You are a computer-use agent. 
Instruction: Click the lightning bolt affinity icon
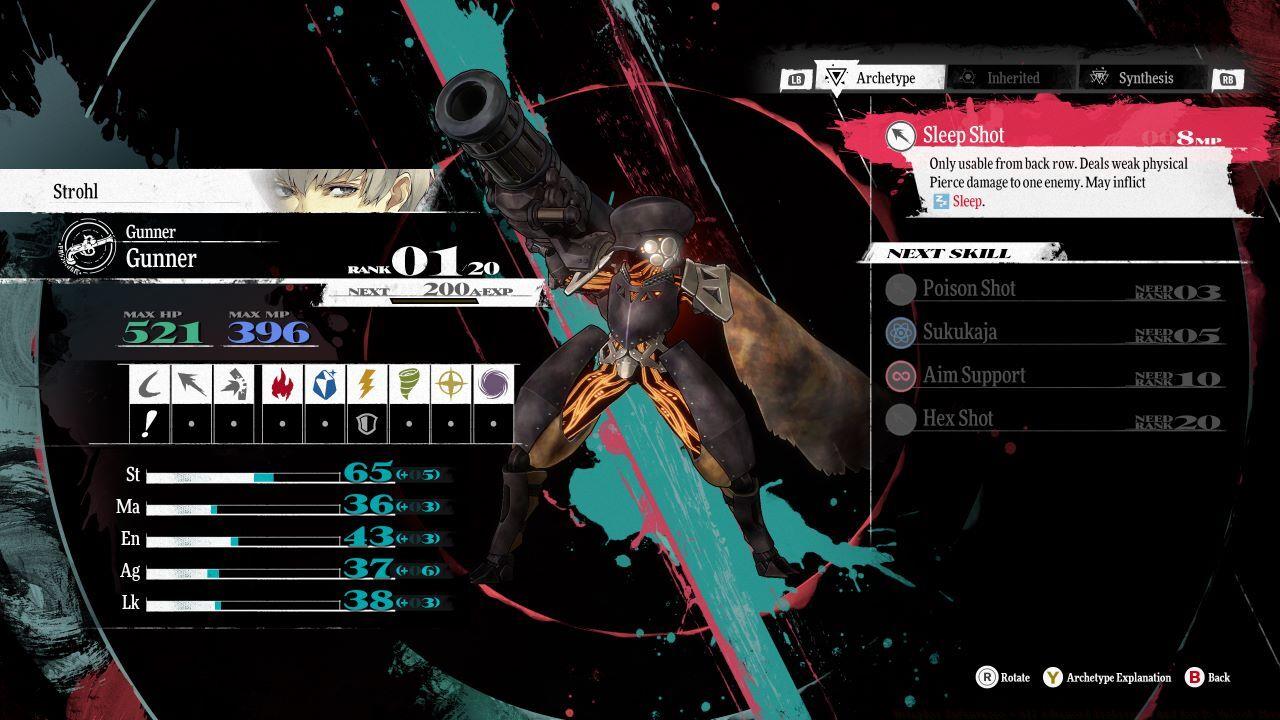366,383
